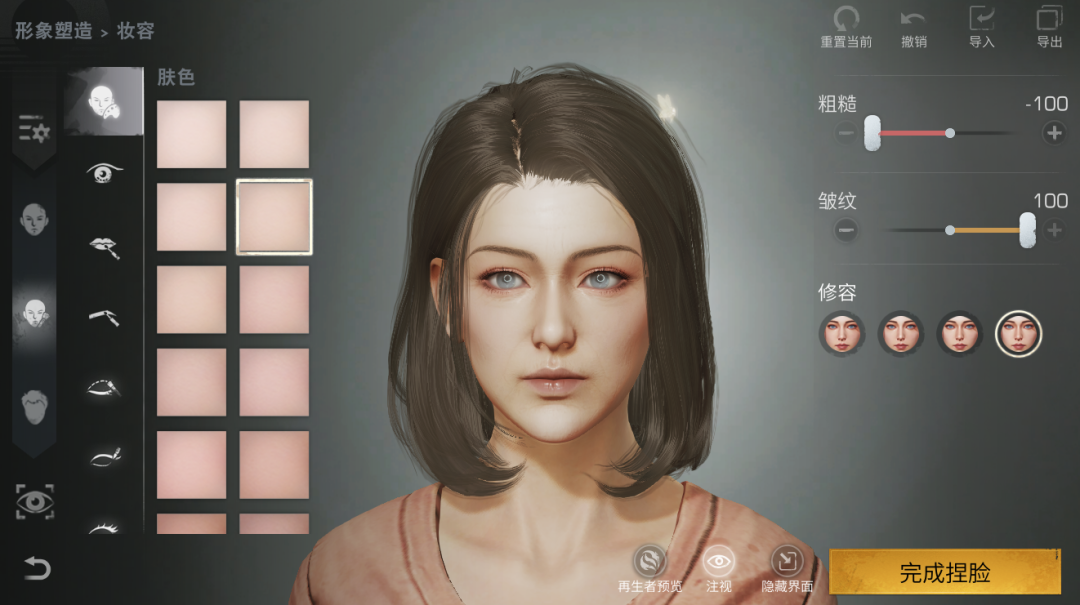This screenshot has width=1080, height=605.
Task: Switch to the eye makeup category
Action: tap(103, 173)
